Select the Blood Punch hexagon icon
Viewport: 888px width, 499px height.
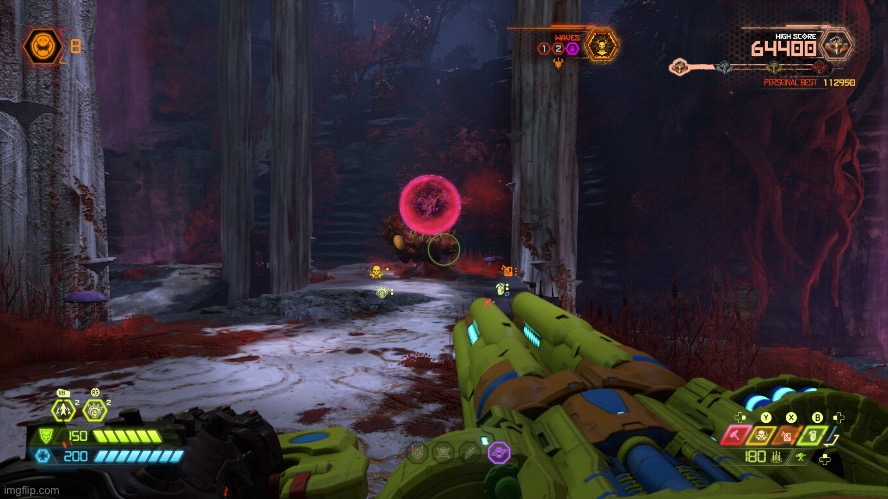[x=96, y=409]
